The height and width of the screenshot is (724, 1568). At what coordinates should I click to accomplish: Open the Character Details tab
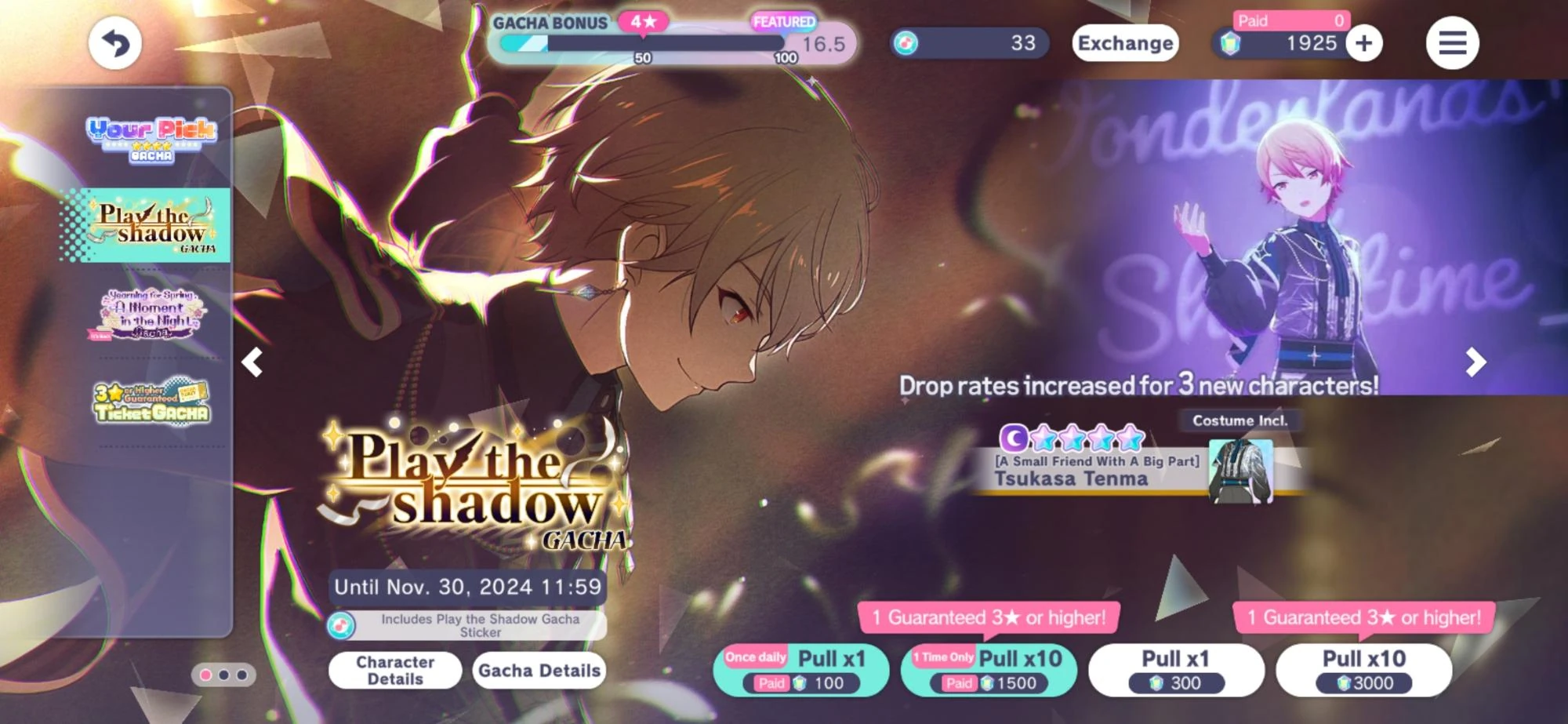(x=395, y=671)
